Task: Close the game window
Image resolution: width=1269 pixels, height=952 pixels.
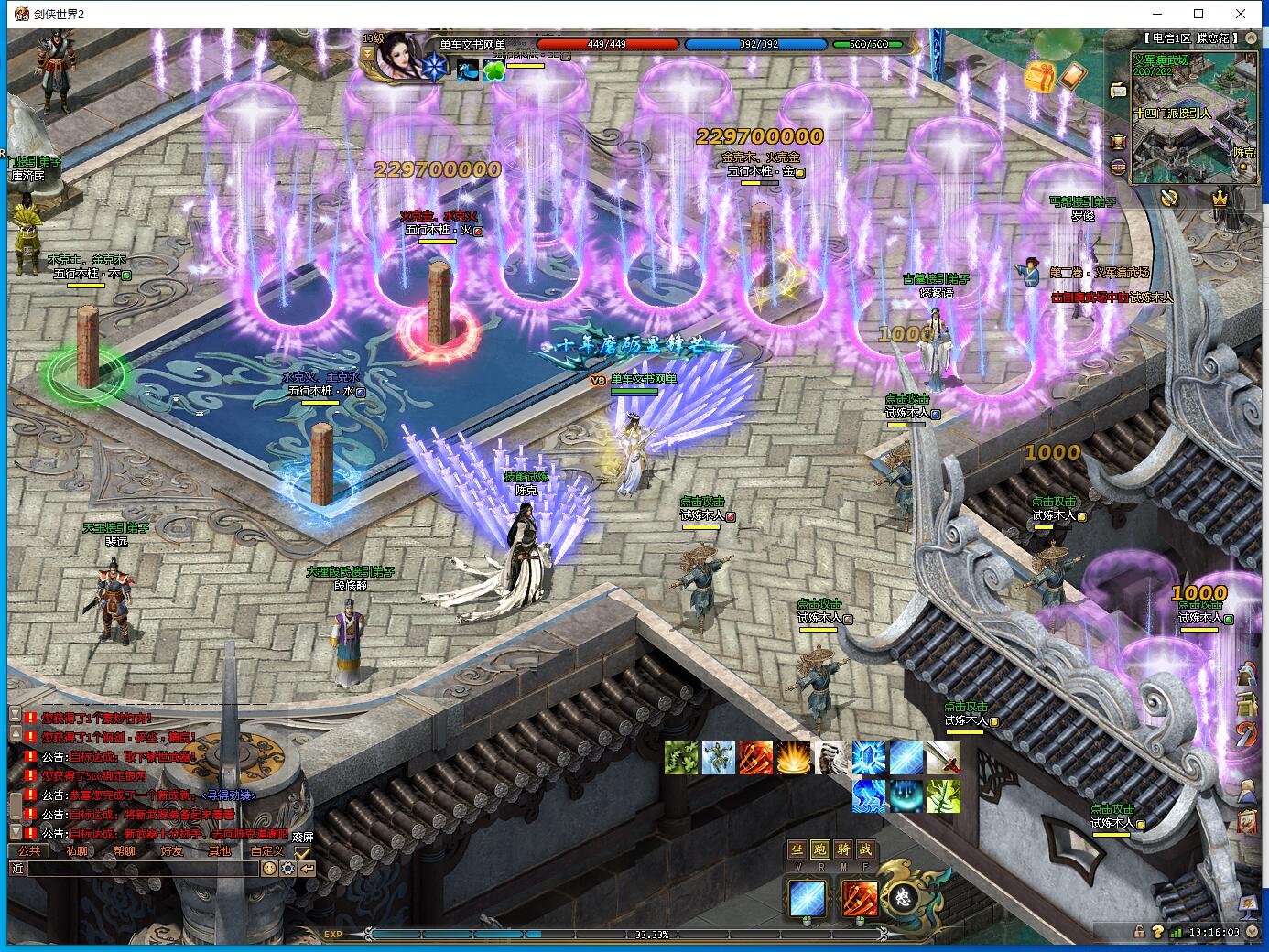Action: 1242,14
